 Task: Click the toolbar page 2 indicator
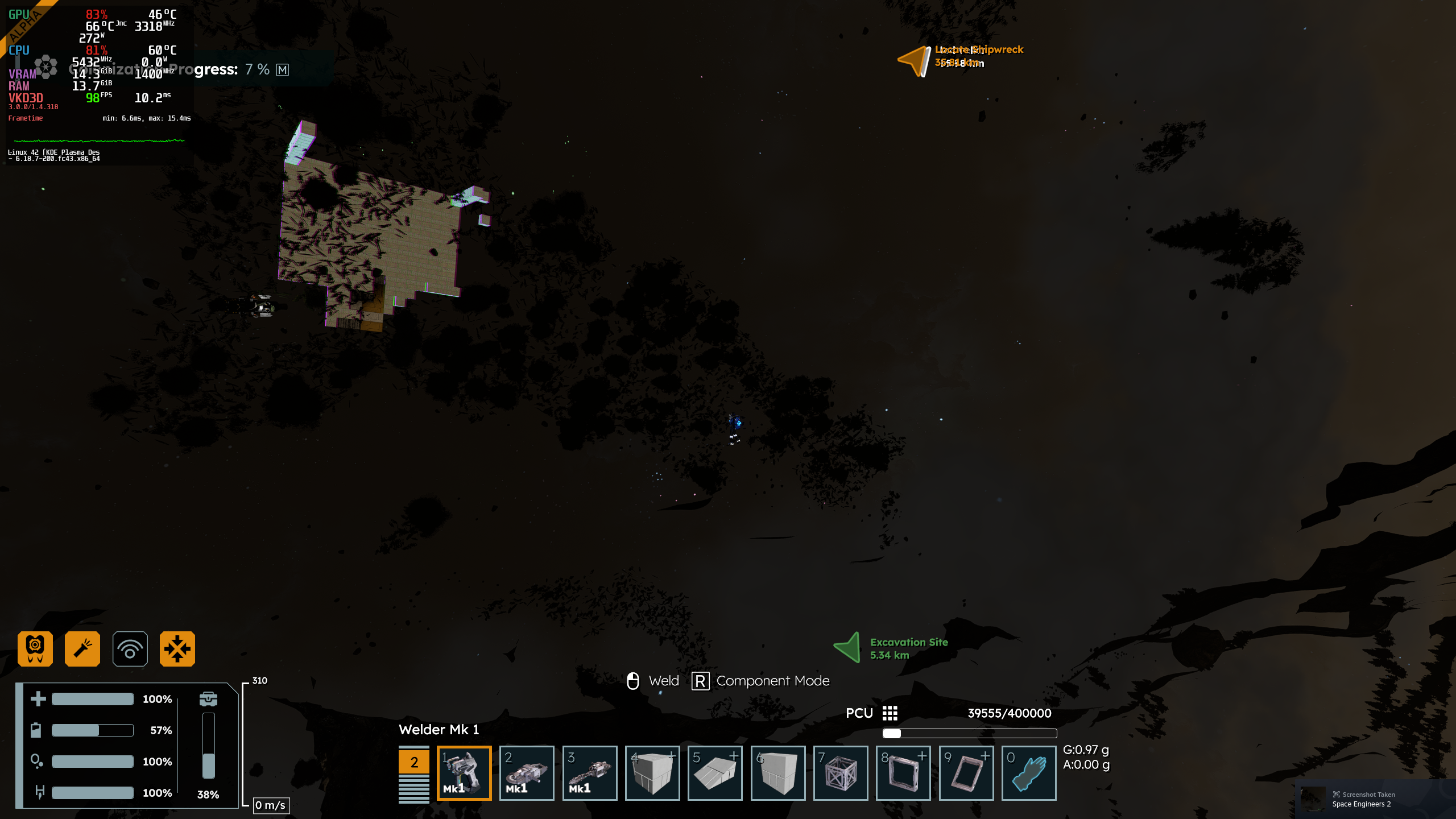(x=414, y=762)
